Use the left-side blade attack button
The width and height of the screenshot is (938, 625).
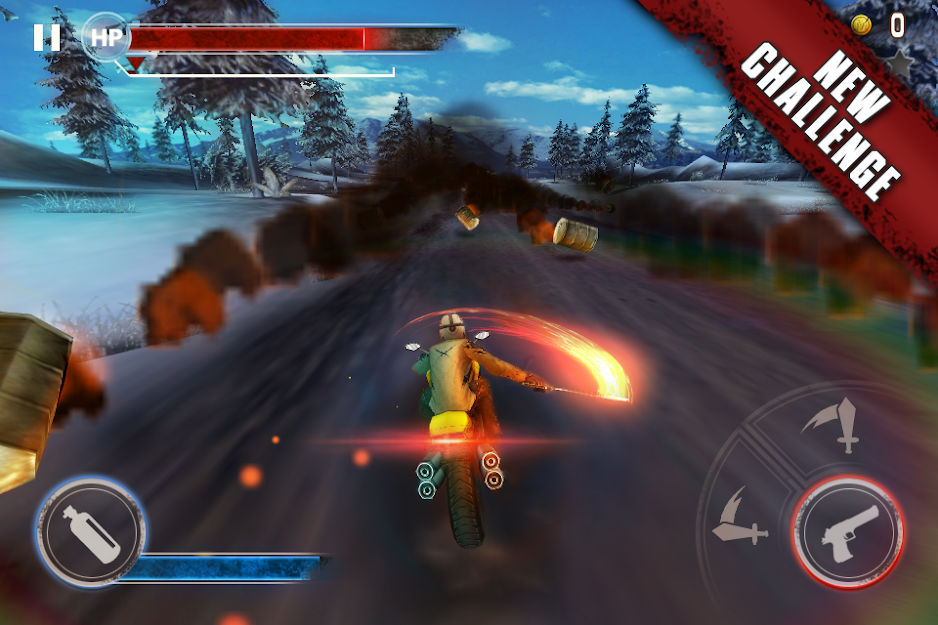click(x=739, y=516)
